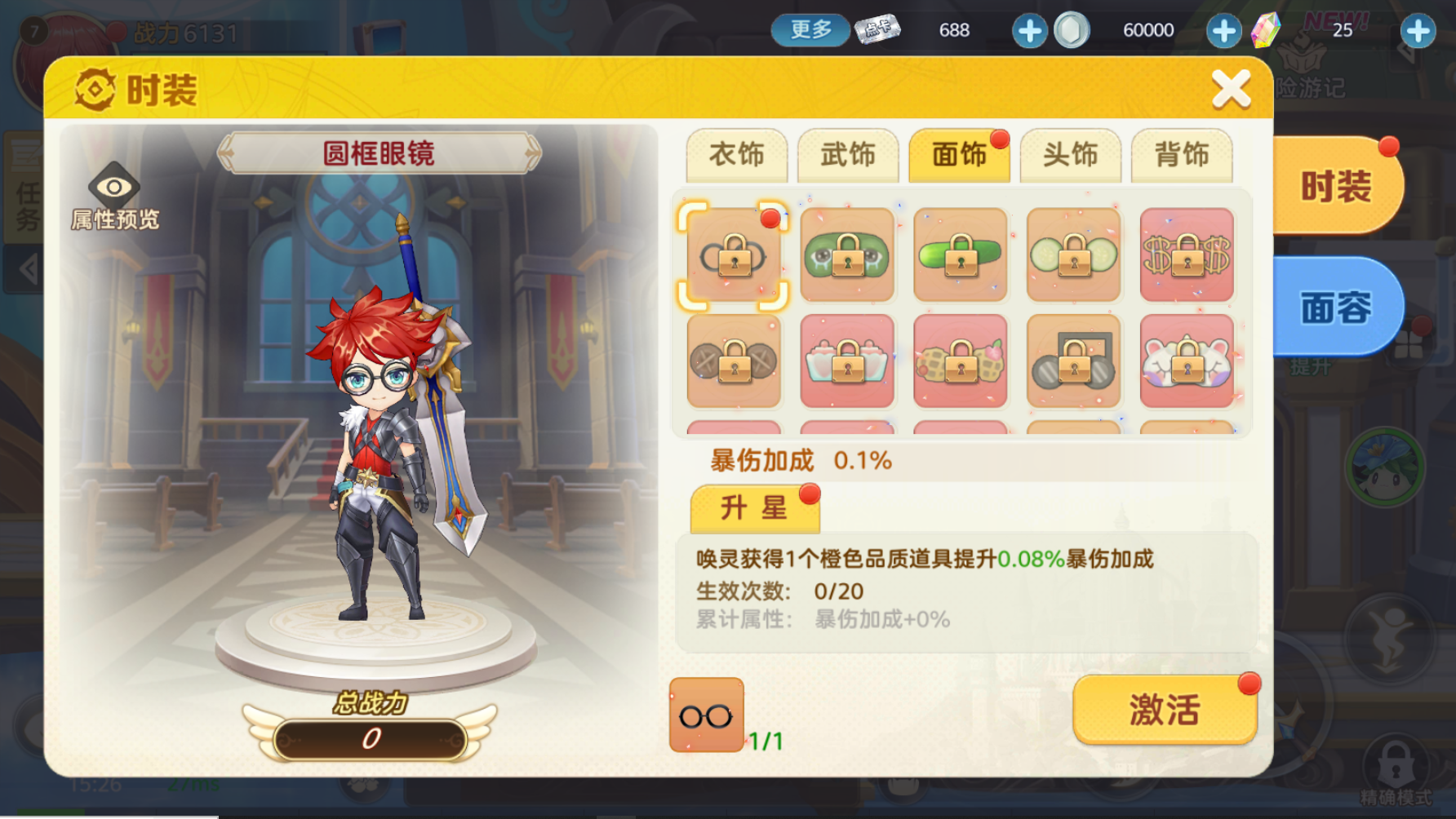Image resolution: width=1456 pixels, height=819 pixels.
Task: Switch to the 背饰 tab
Action: click(1182, 155)
